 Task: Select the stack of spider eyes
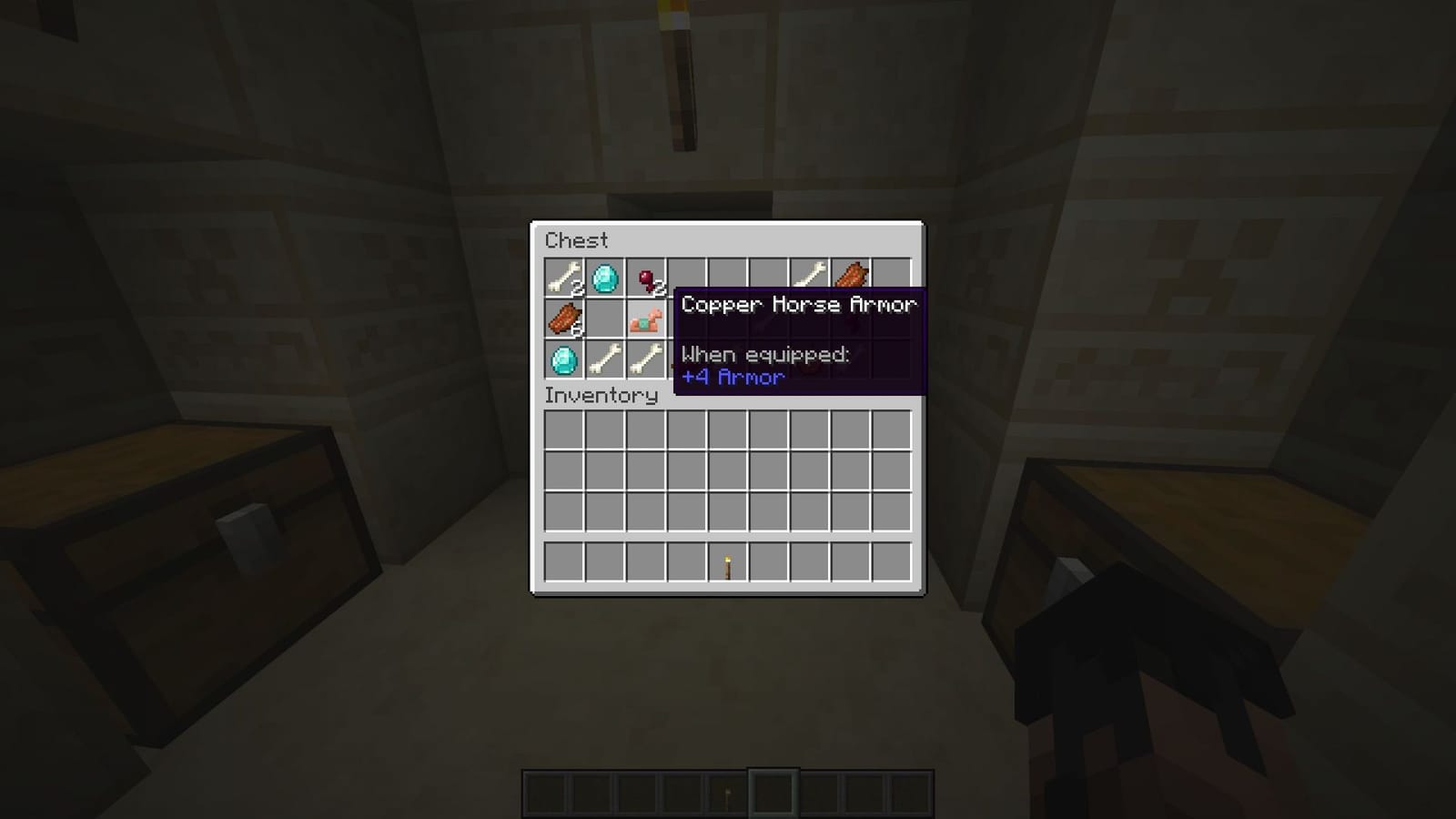(x=644, y=279)
